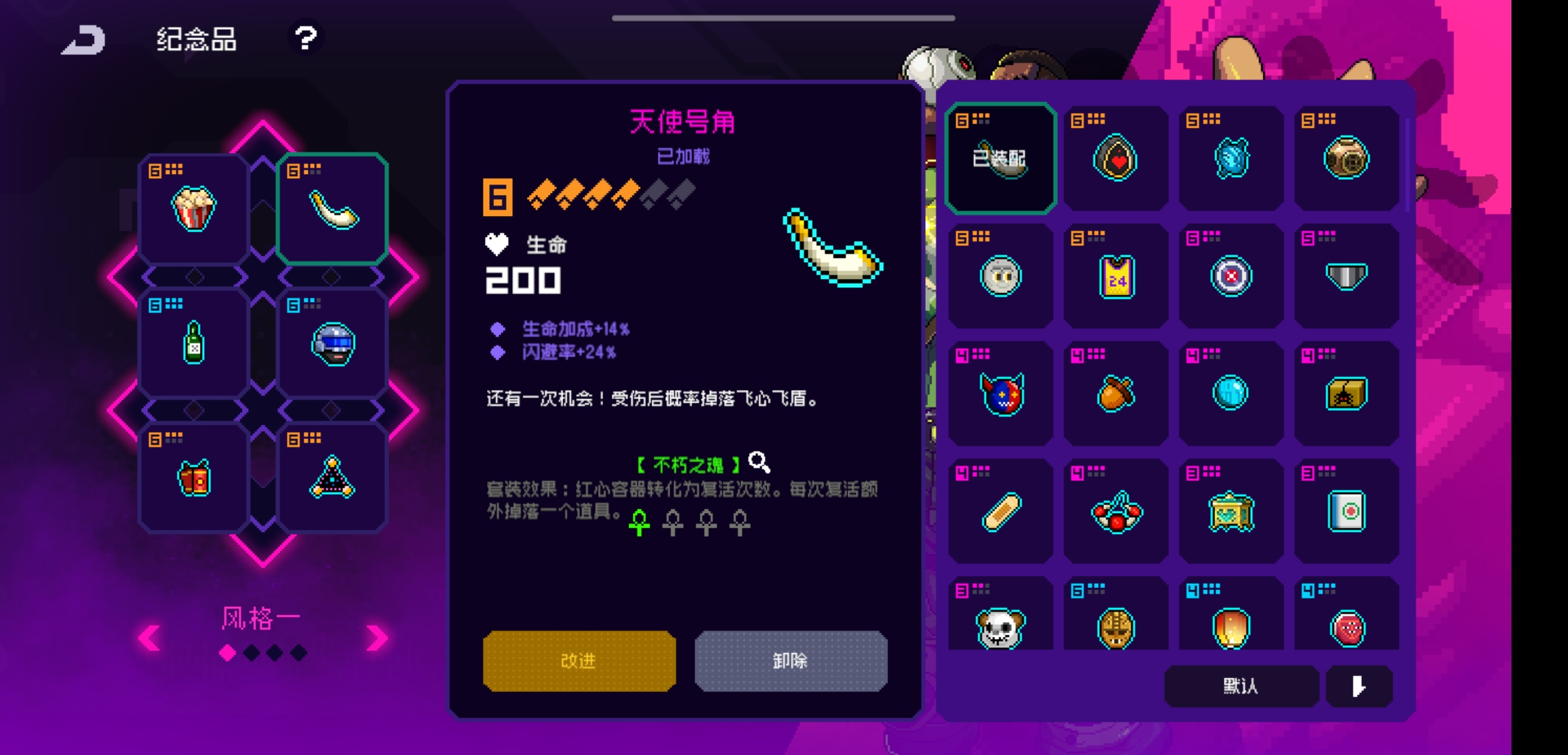Screen dimensions: 1568x755
Task: Select the number 24 jersey trinket
Action: coord(1115,276)
